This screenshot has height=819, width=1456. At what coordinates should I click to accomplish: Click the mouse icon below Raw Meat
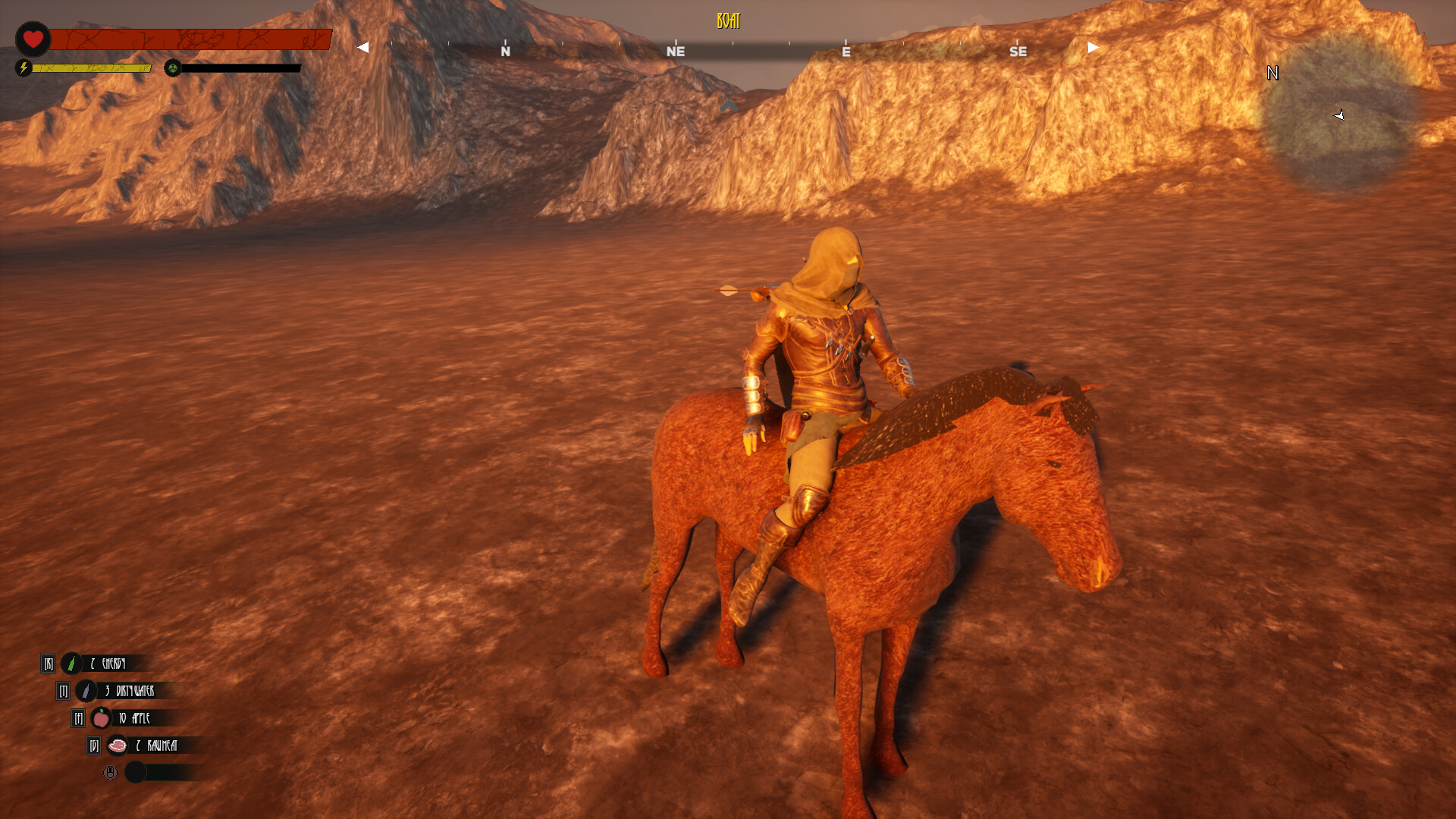(109, 773)
